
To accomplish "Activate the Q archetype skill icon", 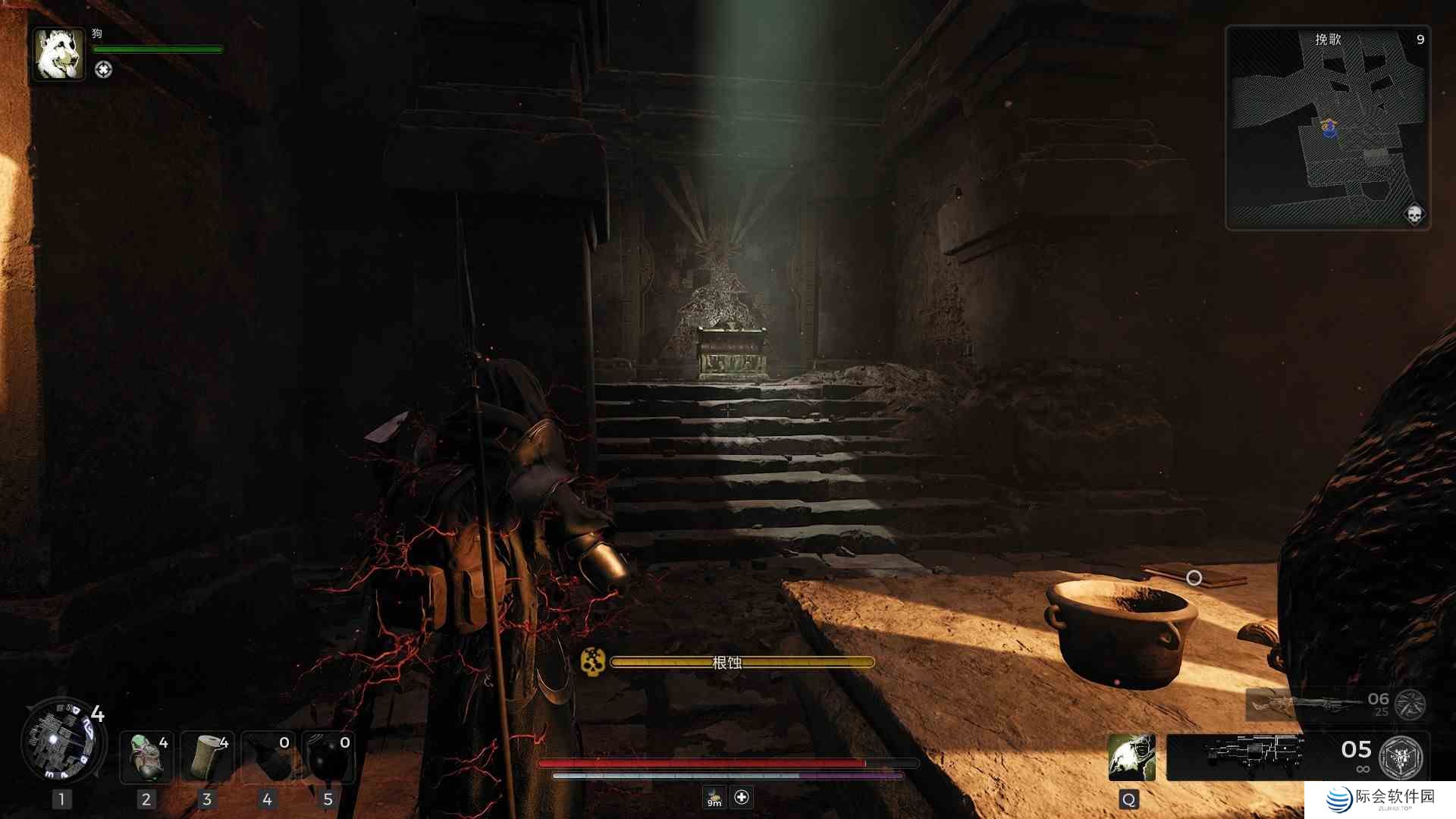I will (x=1131, y=756).
